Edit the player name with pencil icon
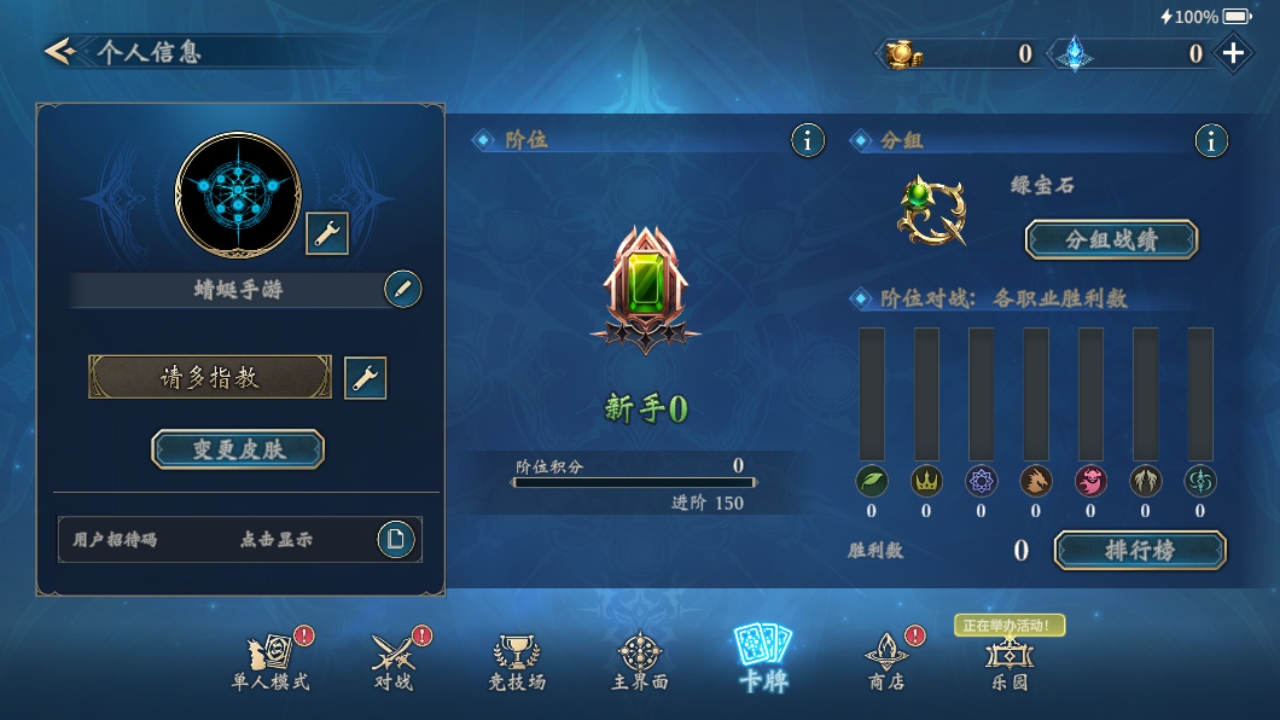1280x720 pixels. click(400, 289)
